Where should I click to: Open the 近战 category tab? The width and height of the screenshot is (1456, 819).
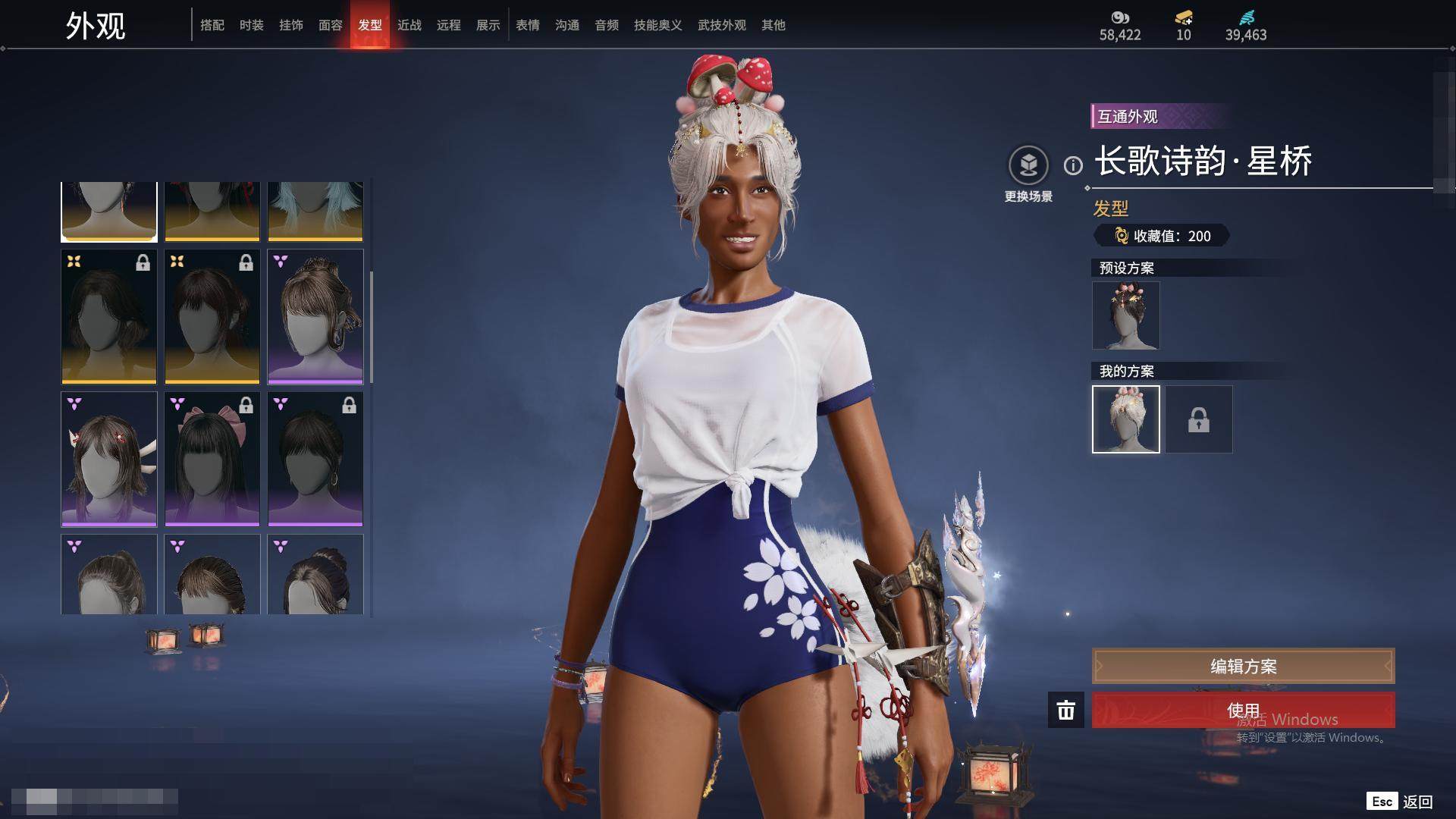click(409, 25)
